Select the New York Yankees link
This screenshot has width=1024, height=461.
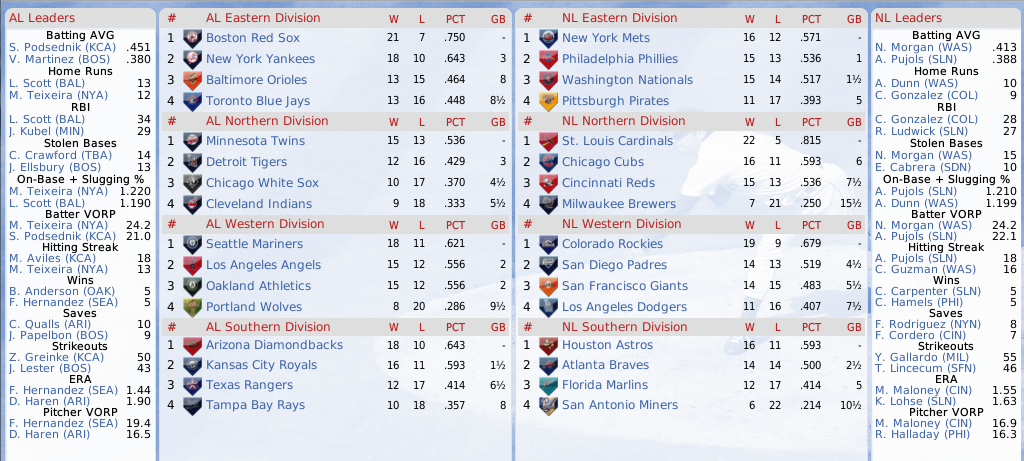point(260,59)
